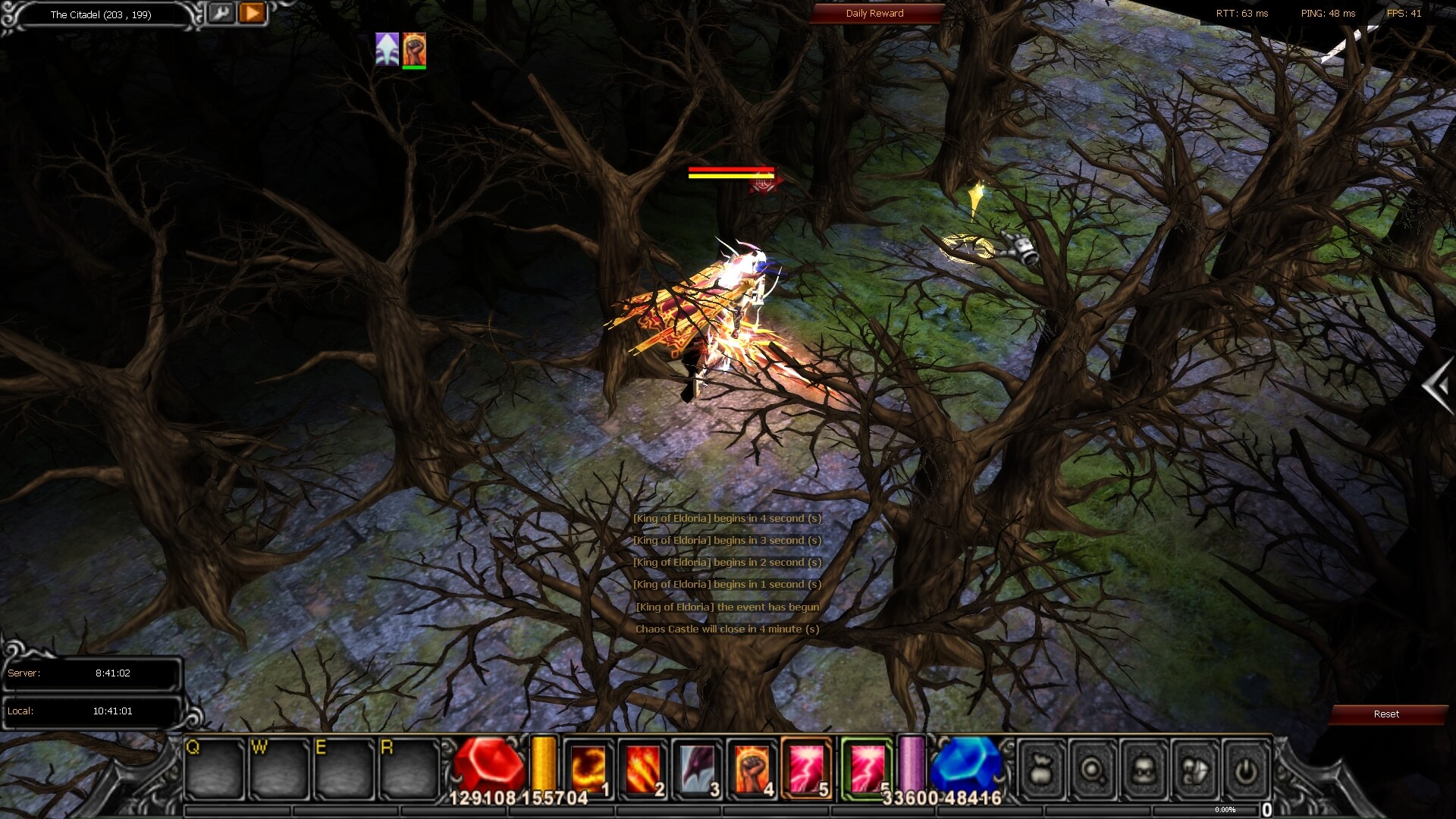Open the character helmet icon
Image resolution: width=1456 pixels, height=819 pixels.
point(1143,770)
